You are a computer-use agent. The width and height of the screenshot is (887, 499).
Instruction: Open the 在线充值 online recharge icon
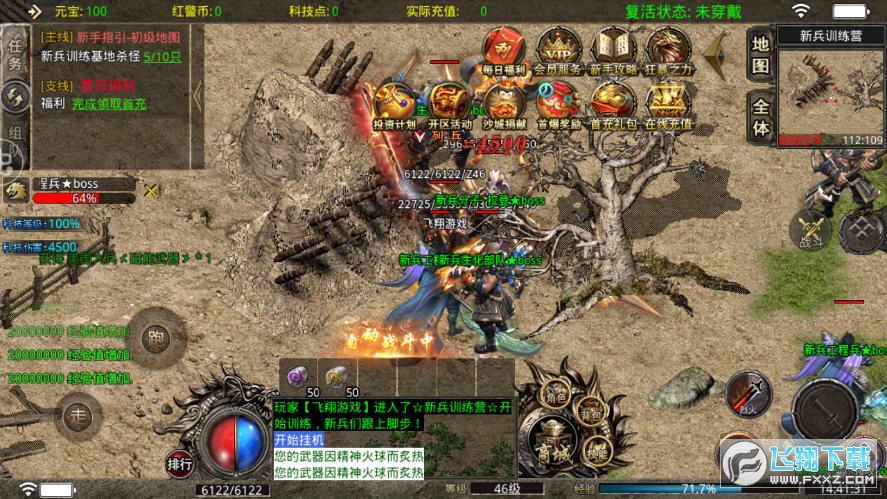(x=667, y=105)
